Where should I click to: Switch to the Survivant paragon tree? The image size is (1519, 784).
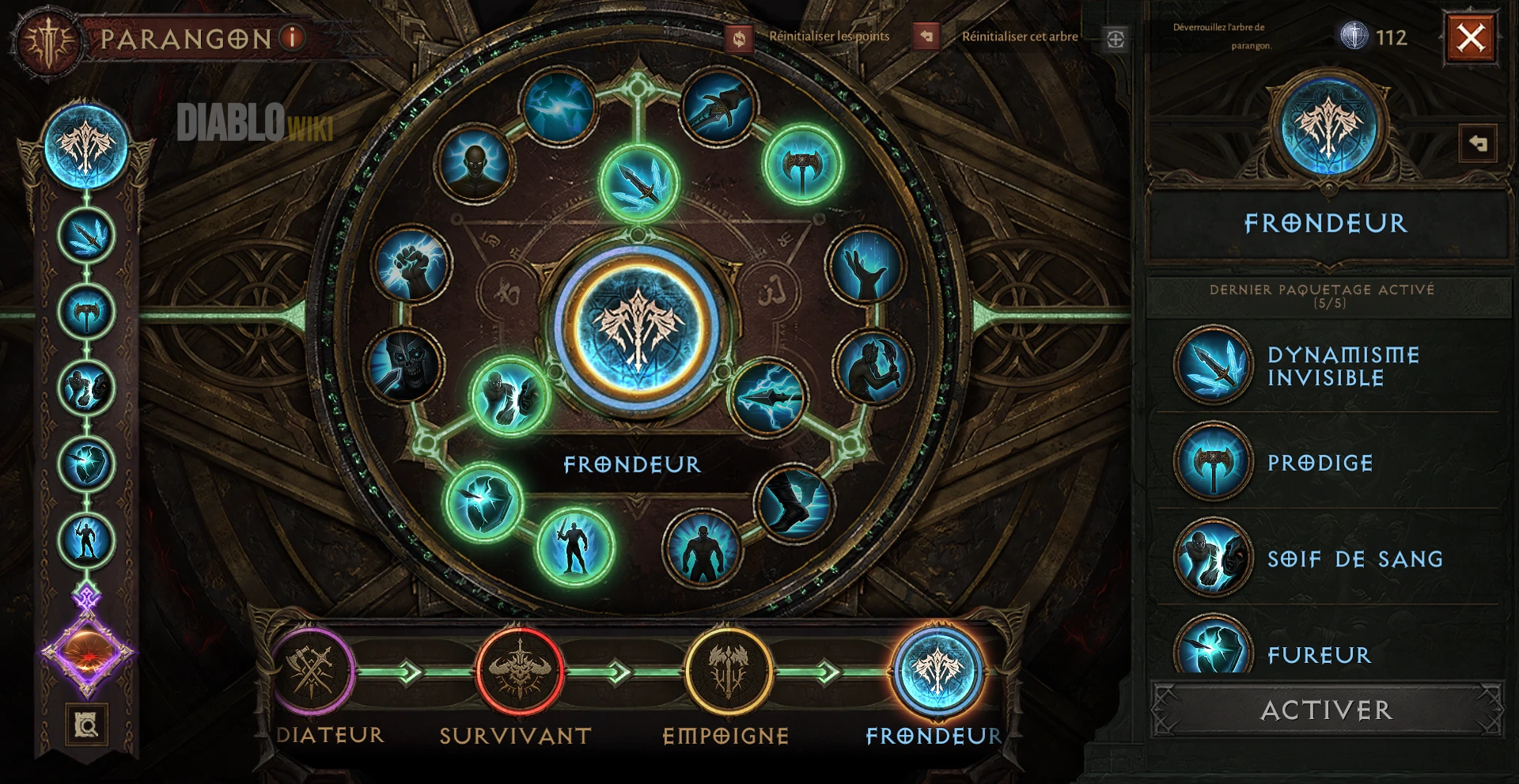click(519, 672)
